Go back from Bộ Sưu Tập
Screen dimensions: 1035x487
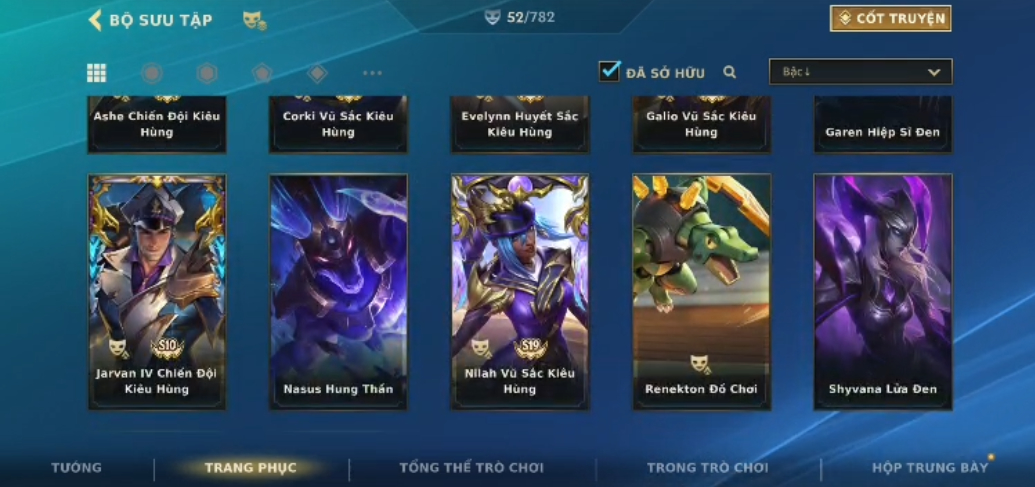click(96, 20)
